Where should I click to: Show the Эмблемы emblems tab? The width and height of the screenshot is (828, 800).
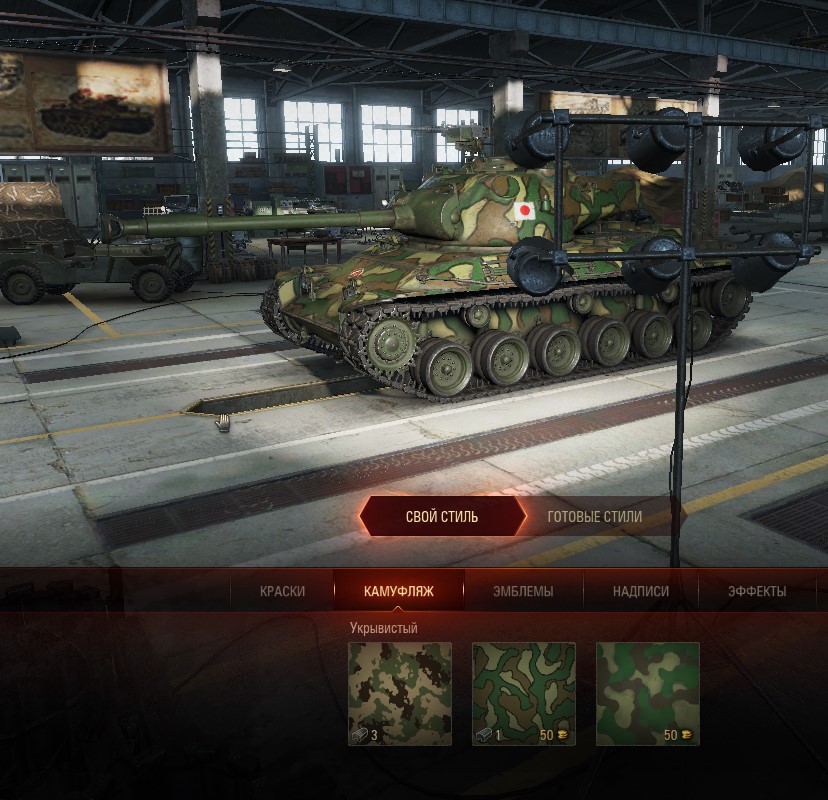pos(523,591)
